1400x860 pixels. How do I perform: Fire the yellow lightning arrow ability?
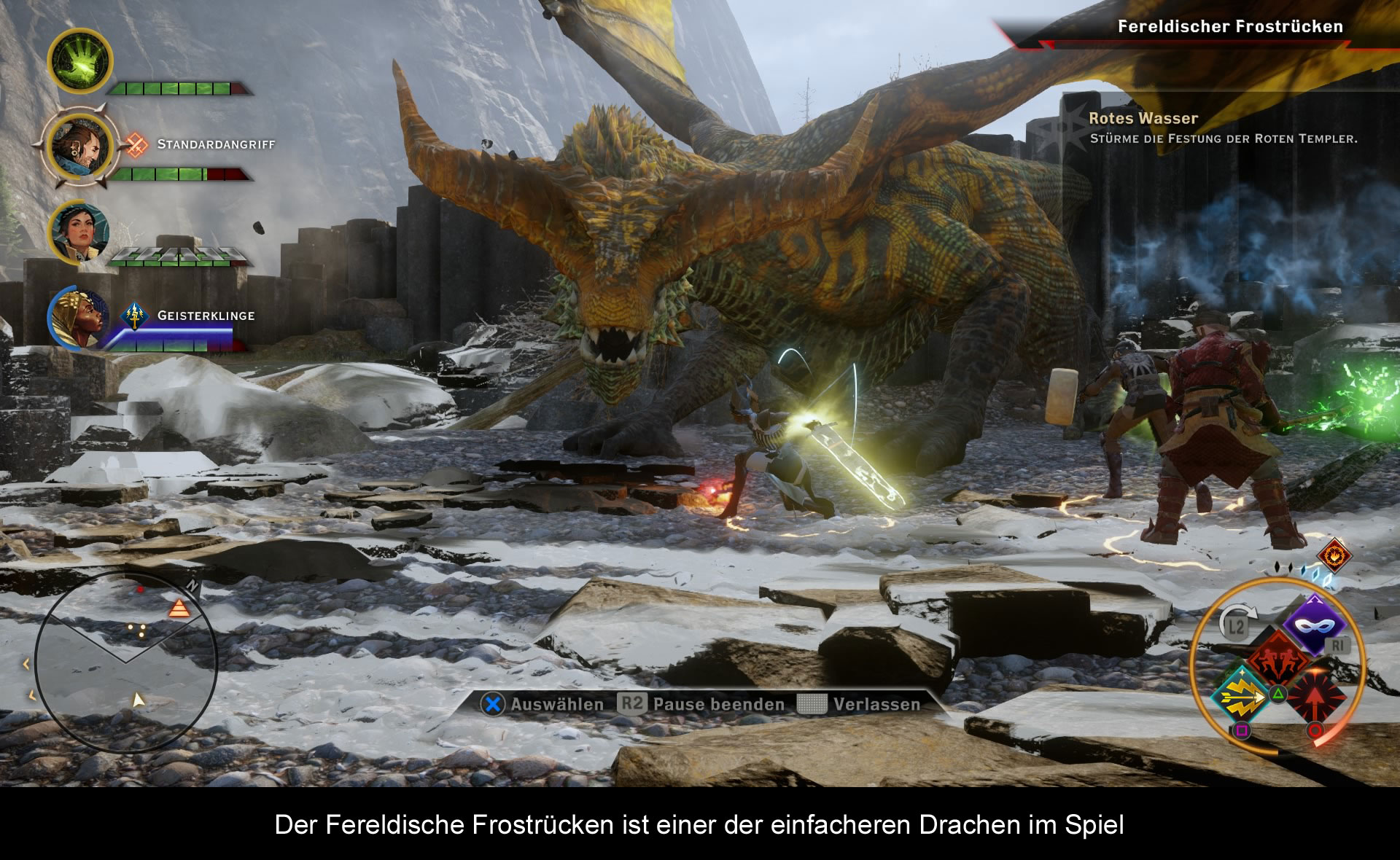point(1240,696)
